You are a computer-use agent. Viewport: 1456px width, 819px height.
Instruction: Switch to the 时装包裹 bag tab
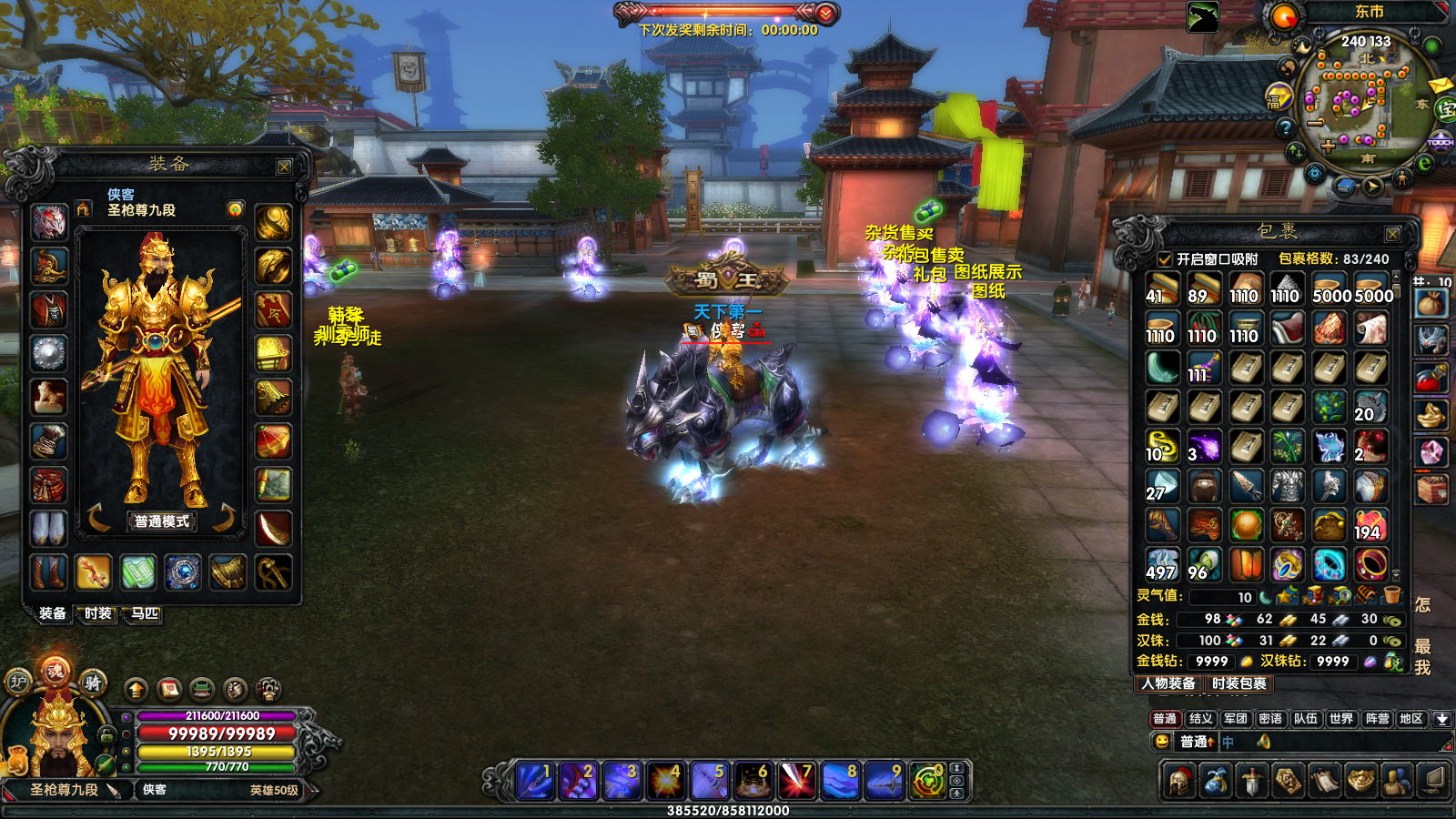pos(1239,684)
